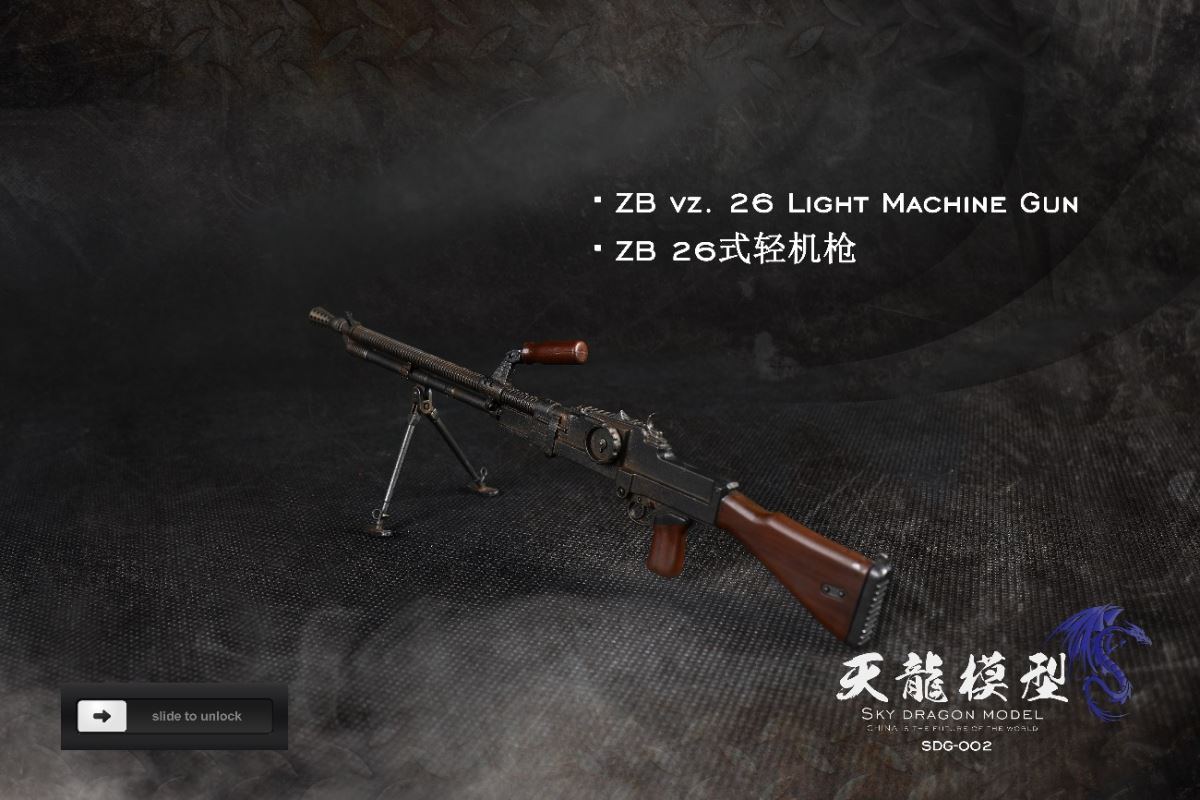Click the slide to unlock arrow button

coord(102,716)
